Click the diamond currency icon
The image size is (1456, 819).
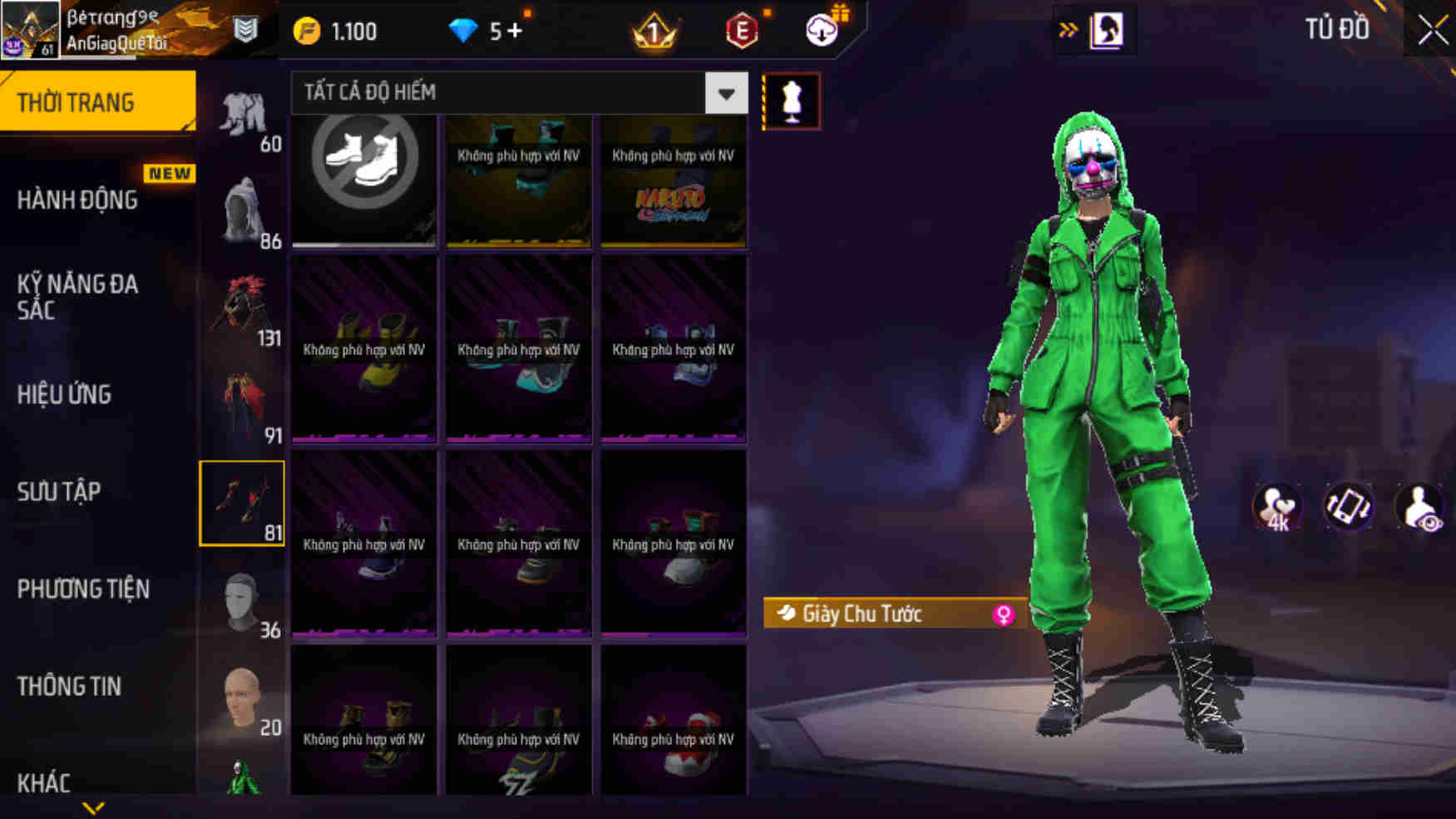coord(462,31)
